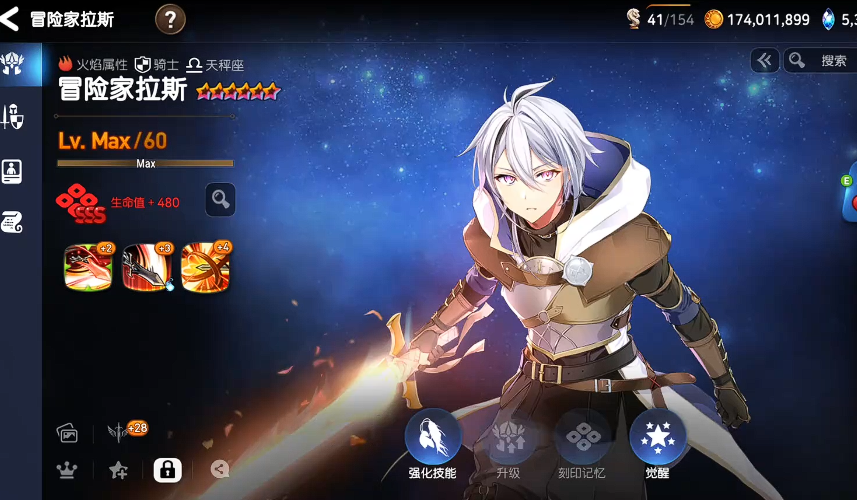Open the illustration gallery picture icon
The image size is (857, 500).
pyautogui.click(x=67, y=432)
